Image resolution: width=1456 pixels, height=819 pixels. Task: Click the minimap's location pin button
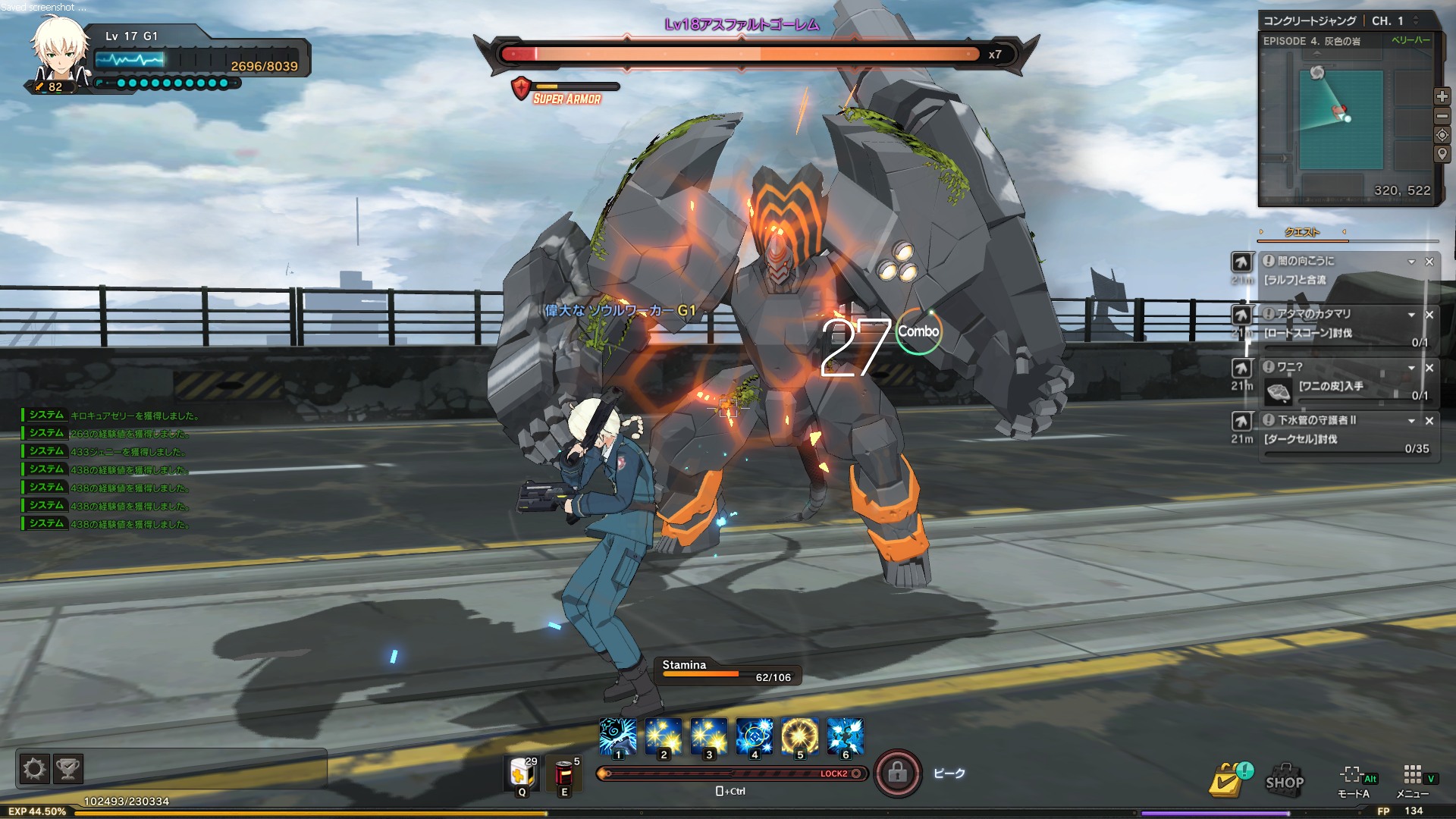point(1442,154)
